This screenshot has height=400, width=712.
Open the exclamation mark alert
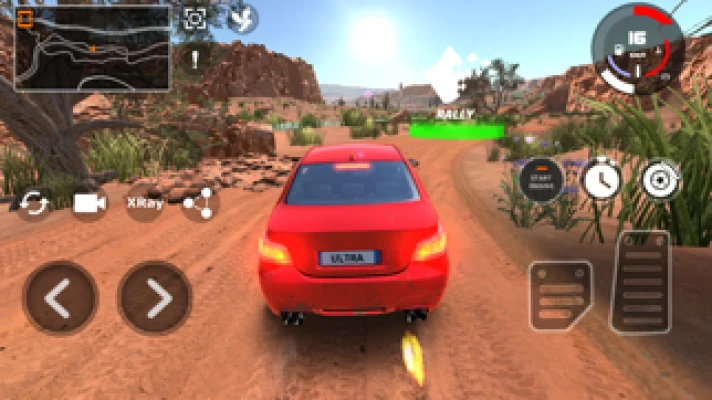tap(195, 56)
